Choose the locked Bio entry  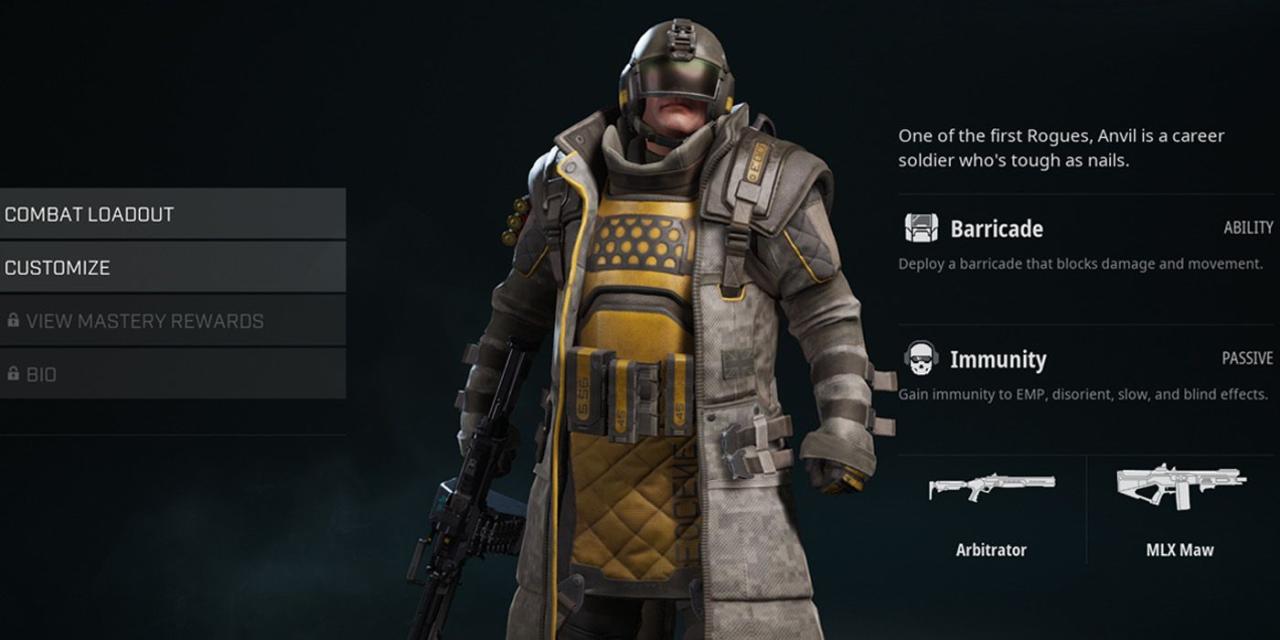[172, 374]
